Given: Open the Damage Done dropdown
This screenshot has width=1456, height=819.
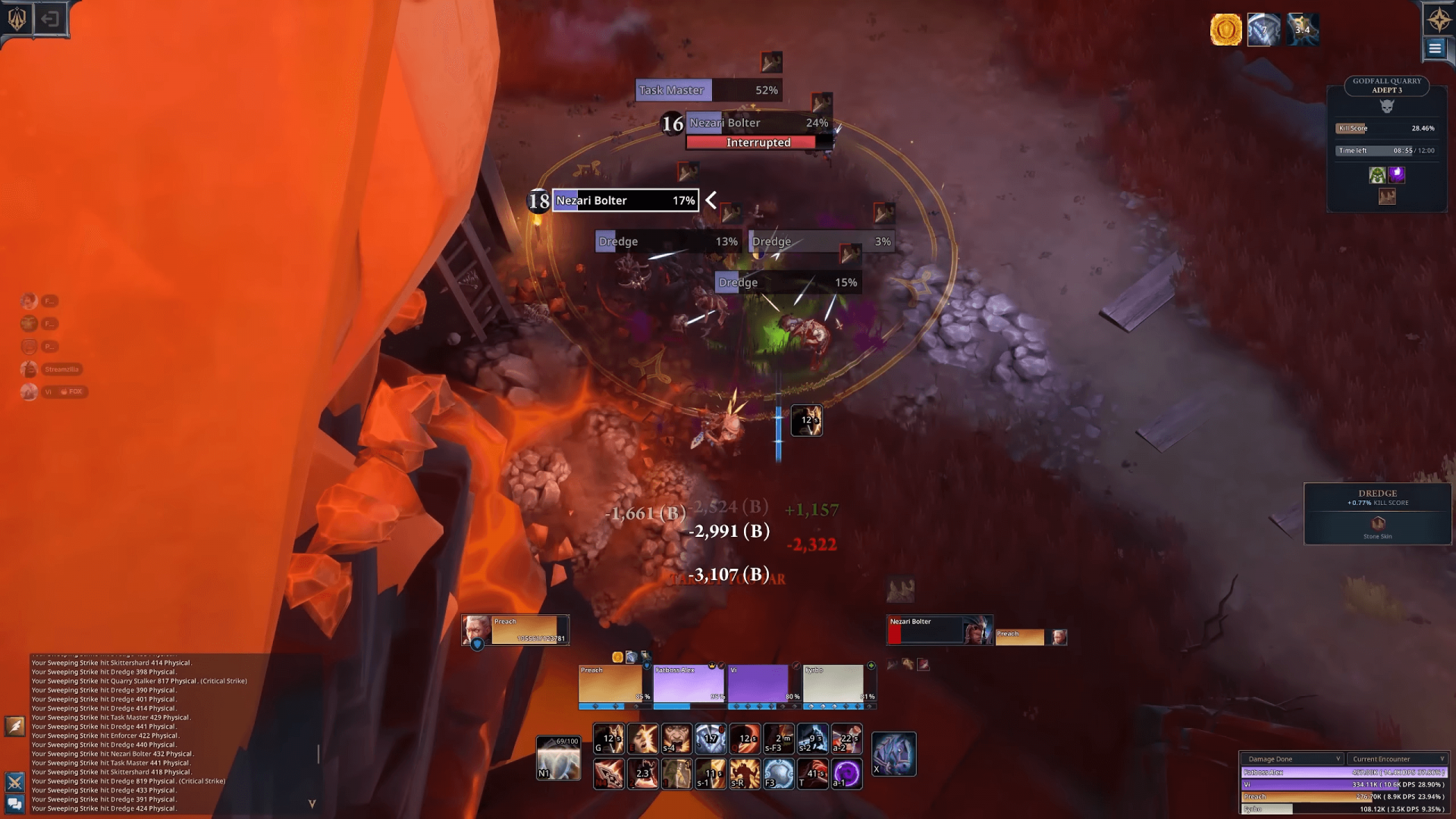Looking at the screenshot, I should (x=1292, y=758).
